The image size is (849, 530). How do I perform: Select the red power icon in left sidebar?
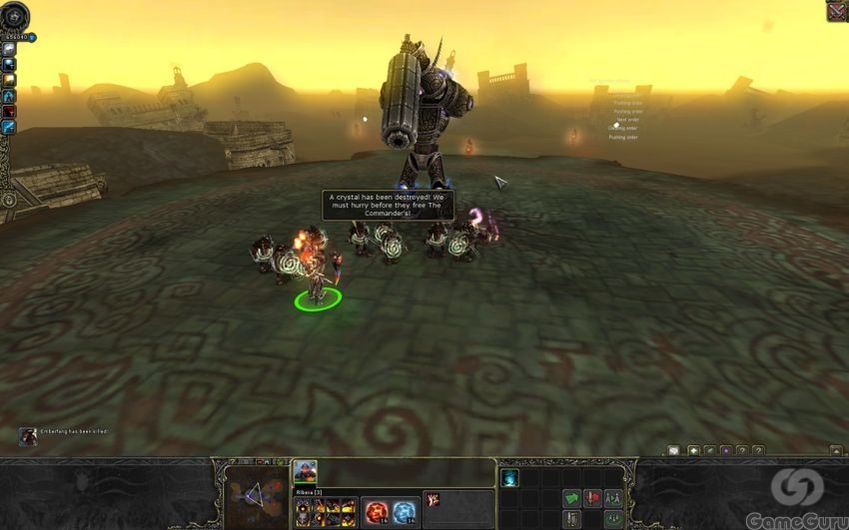8,111
